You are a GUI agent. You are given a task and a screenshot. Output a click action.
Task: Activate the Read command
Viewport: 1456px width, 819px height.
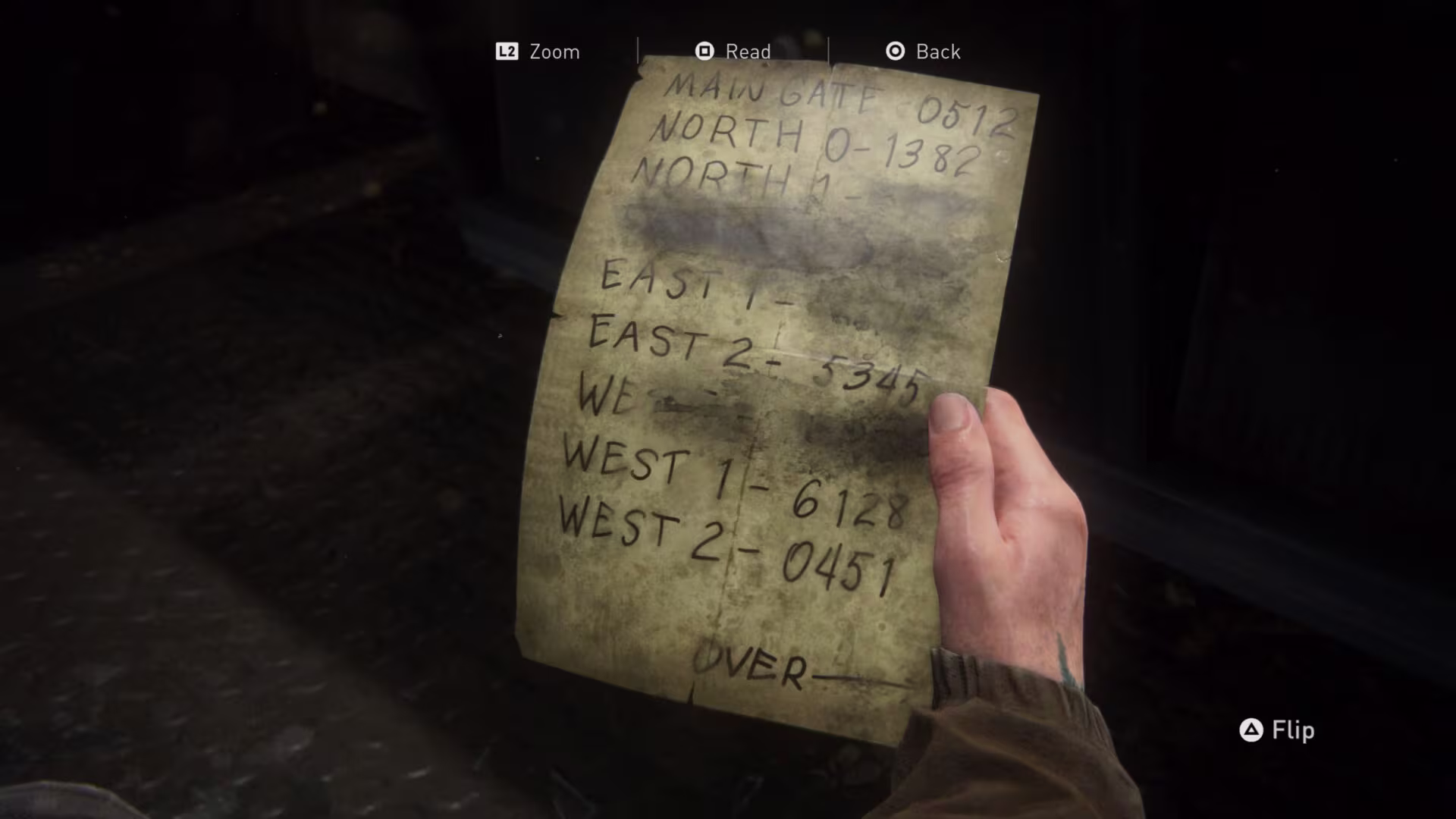tap(748, 52)
